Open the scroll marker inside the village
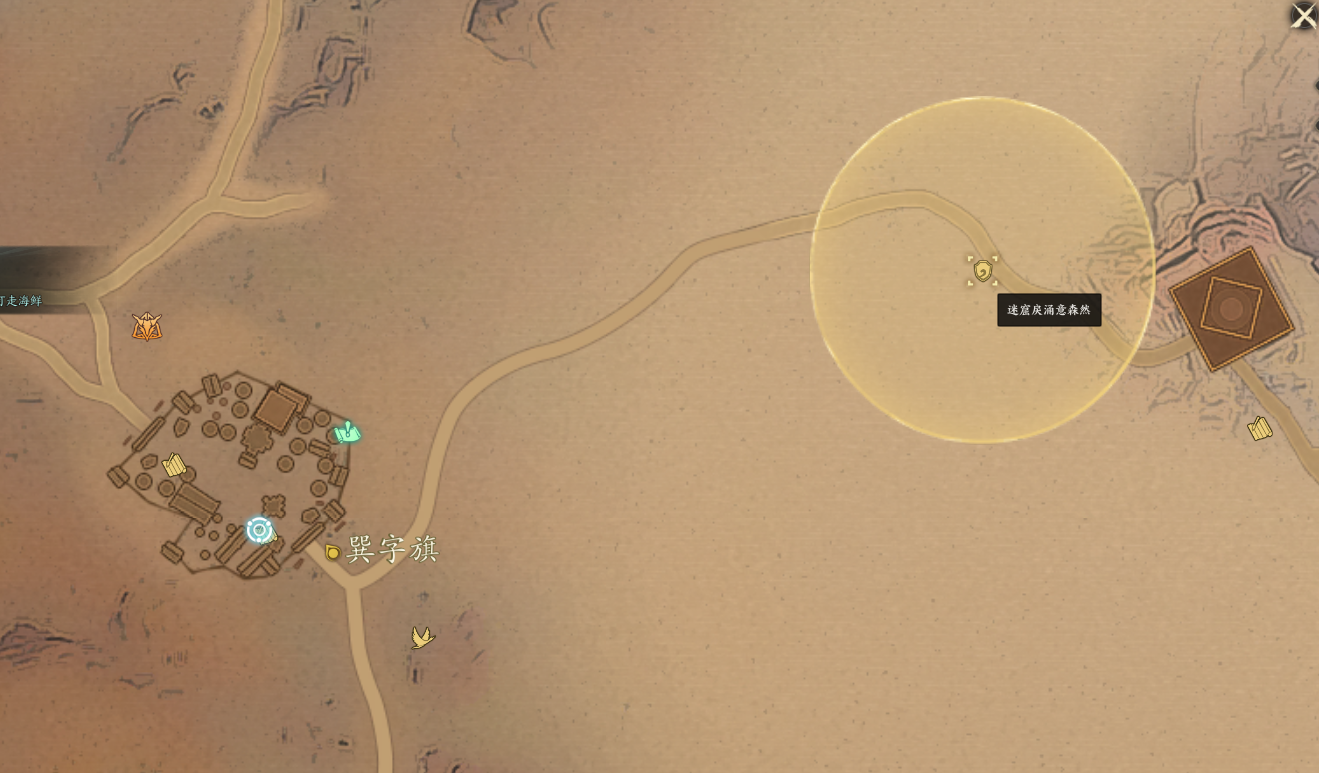Viewport: 1319px width, 773px height. click(x=175, y=465)
